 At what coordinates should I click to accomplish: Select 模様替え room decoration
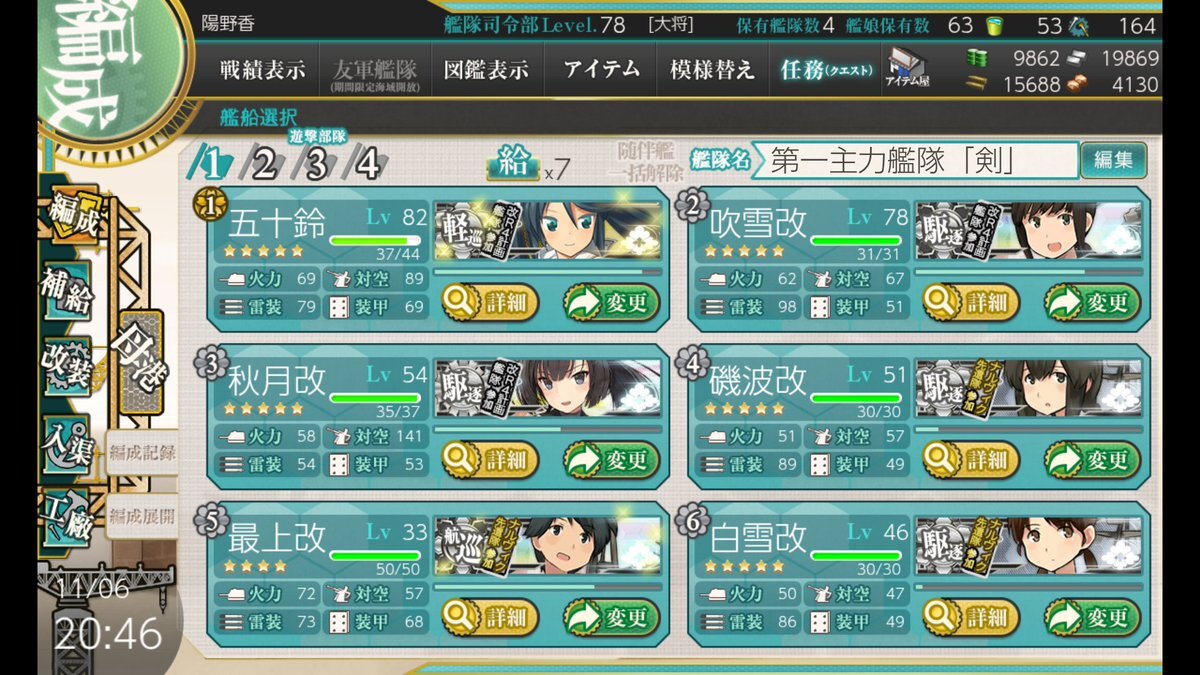coord(712,70)
